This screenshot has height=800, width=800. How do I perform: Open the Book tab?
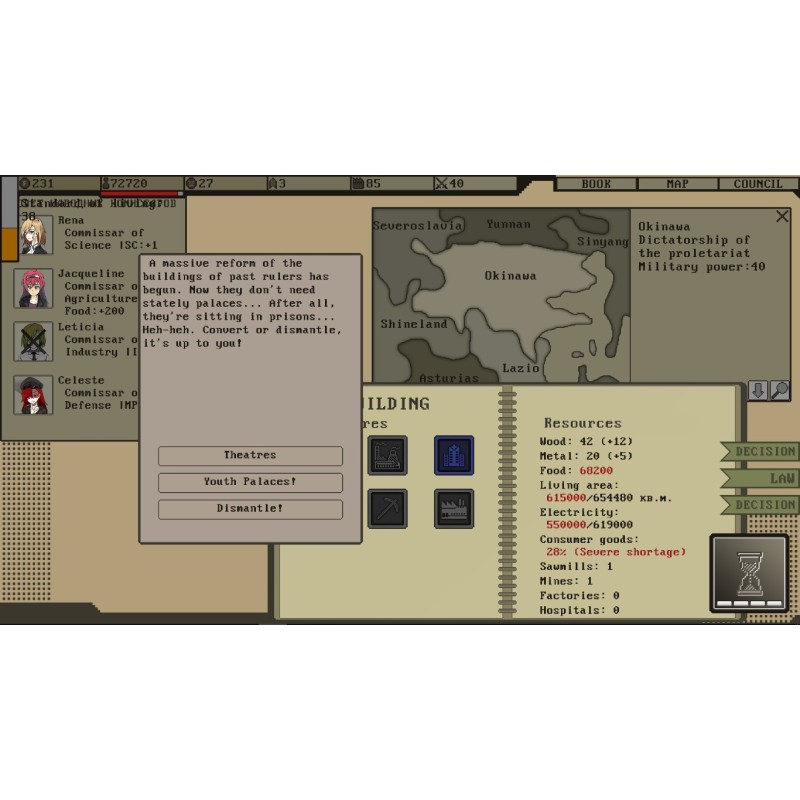pos(596,184)
